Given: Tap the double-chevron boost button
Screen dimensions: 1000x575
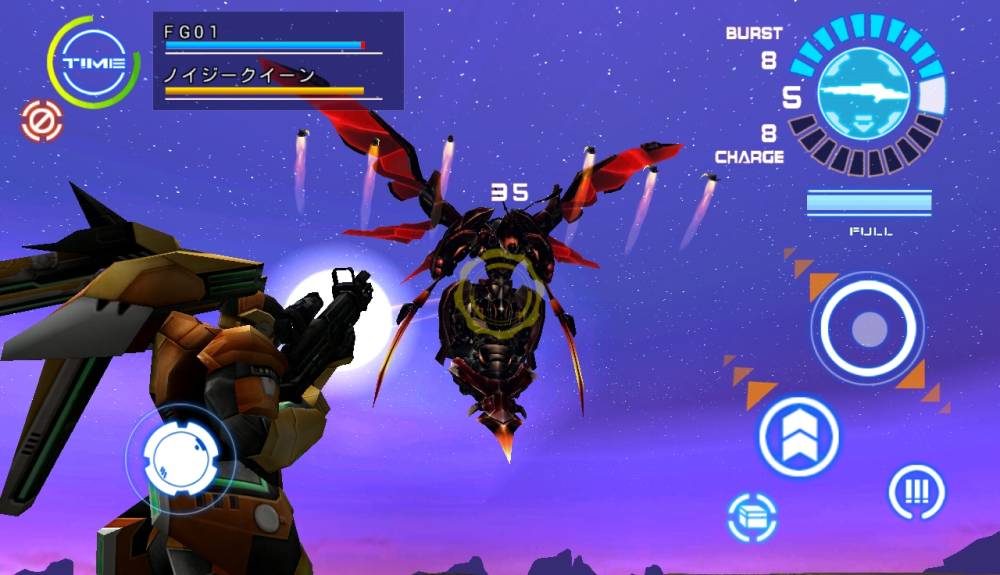Looking at the screenshot, I should click(798, 436).
